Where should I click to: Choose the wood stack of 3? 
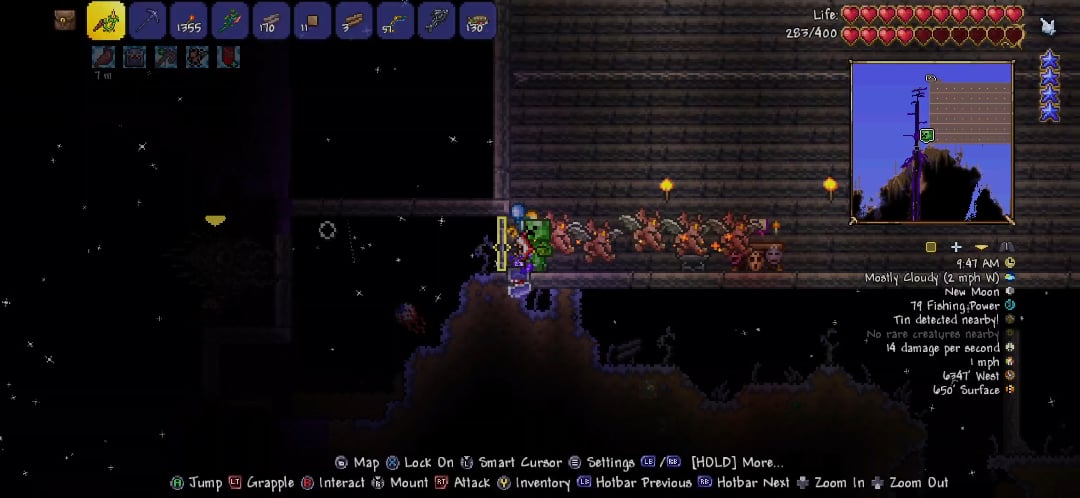pyautogui.click(x=353, y=20)
